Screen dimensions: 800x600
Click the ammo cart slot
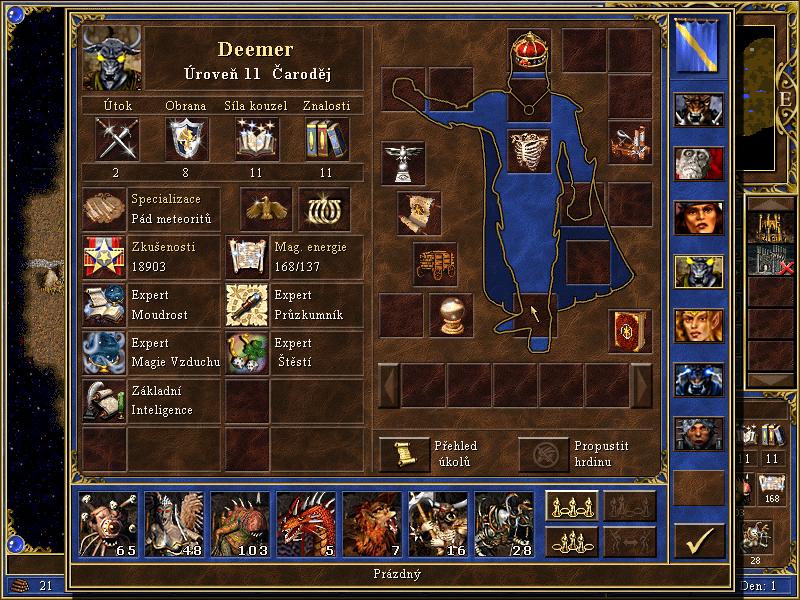click(435, 264)
